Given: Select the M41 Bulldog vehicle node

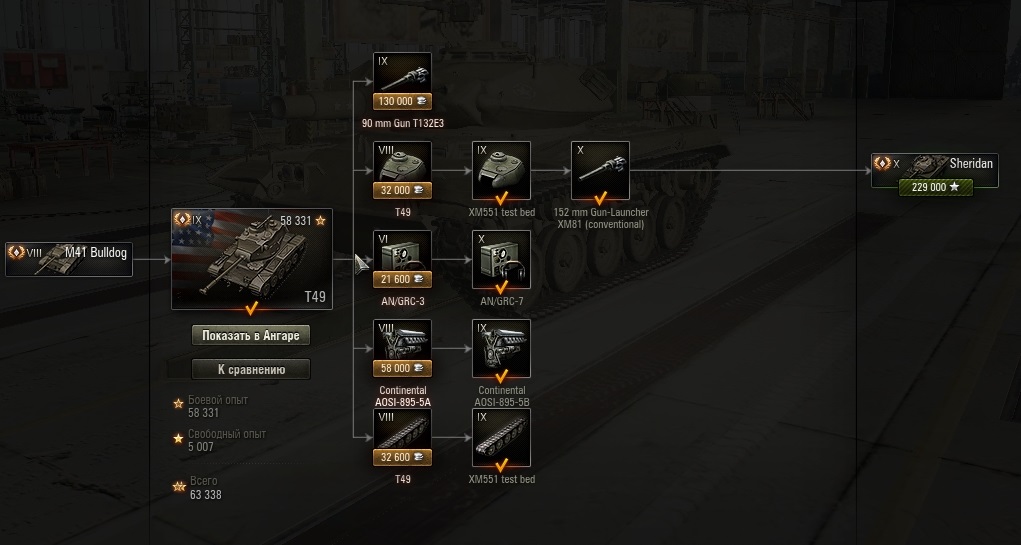Looking at the screenshot, I should tap(68, 258).
